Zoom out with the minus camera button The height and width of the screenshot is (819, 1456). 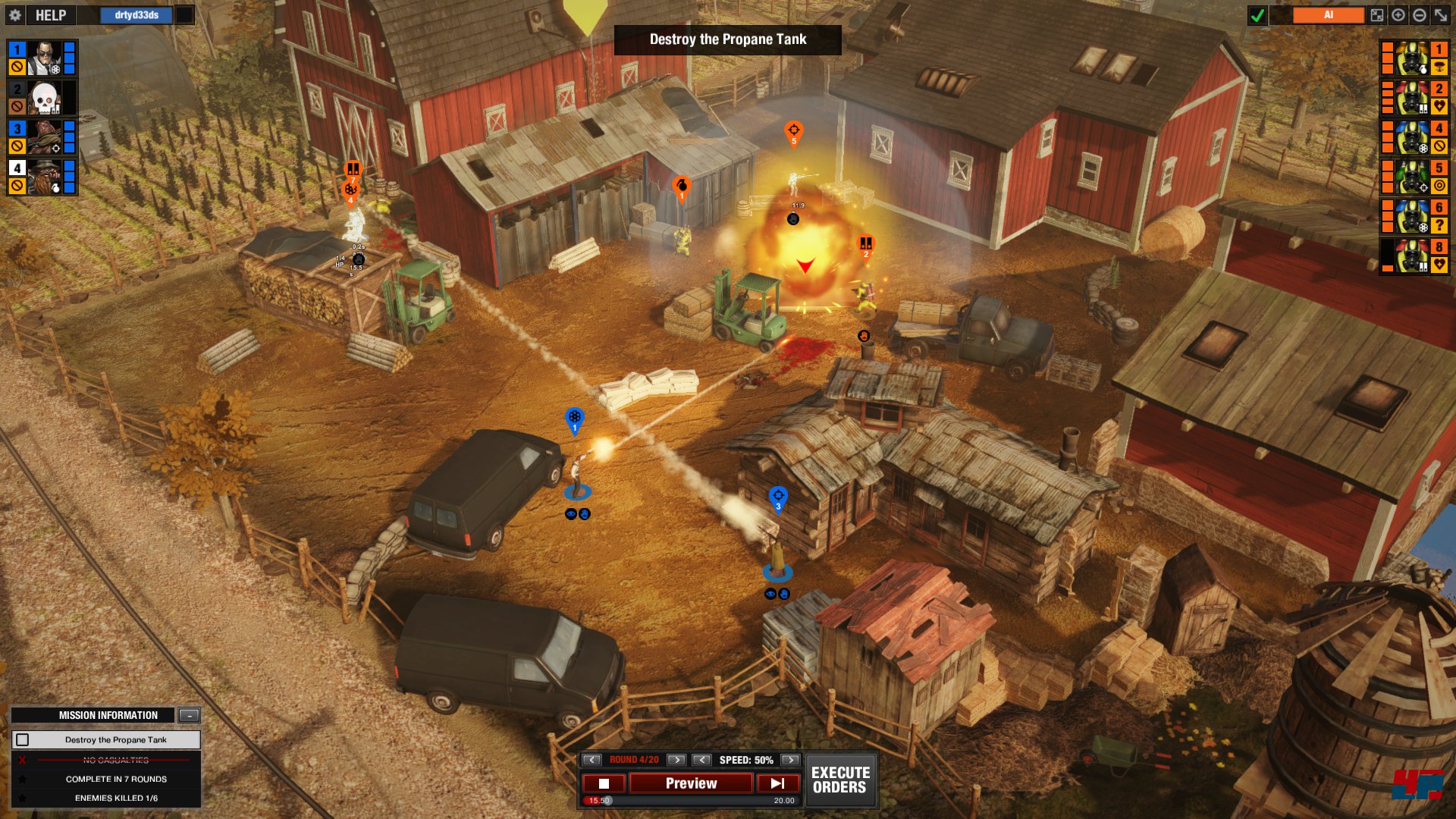coord(1420,15)
